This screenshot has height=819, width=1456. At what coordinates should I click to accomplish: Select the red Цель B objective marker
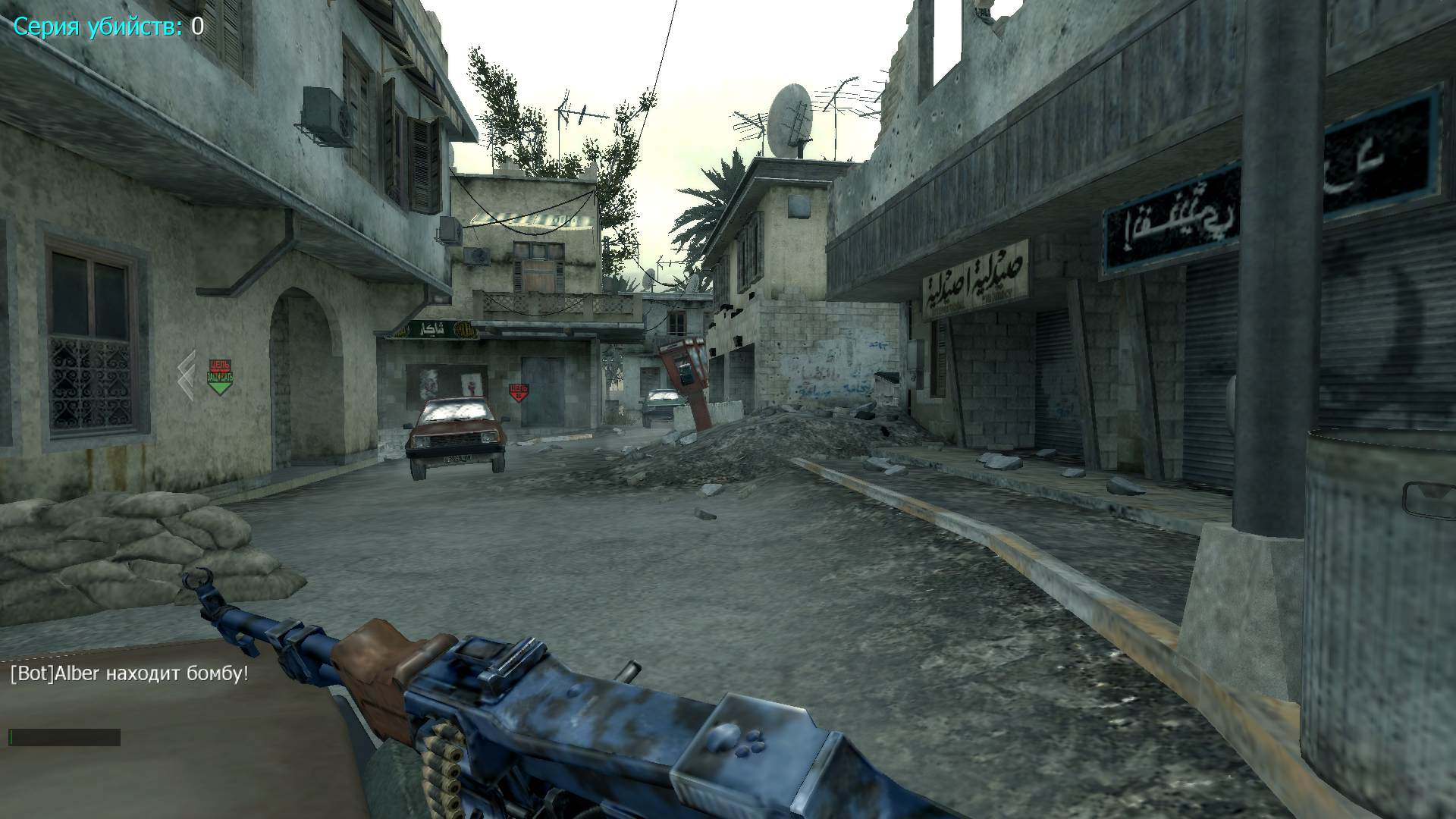click(x=519, y=392)
